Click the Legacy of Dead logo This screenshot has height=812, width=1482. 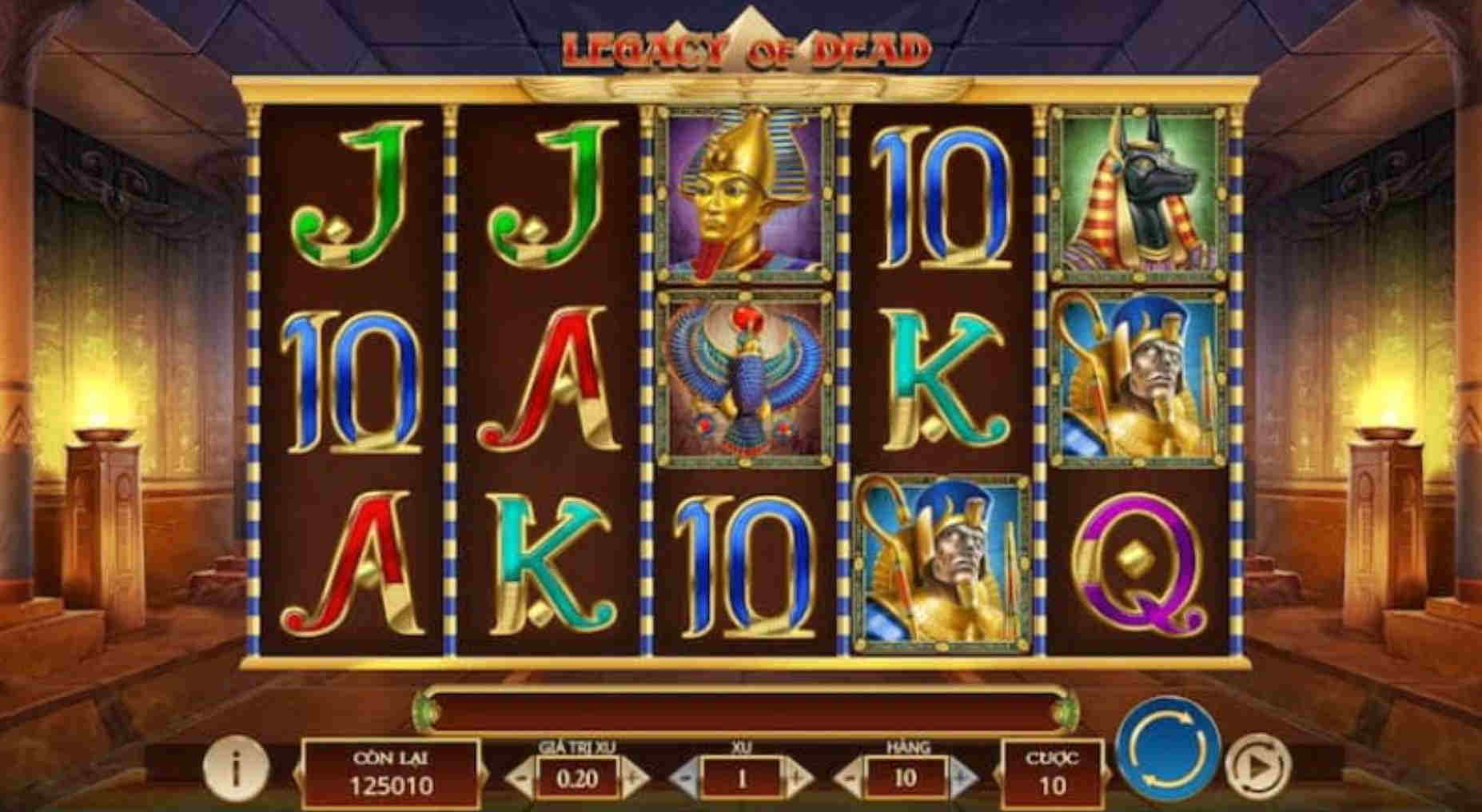click(x=742, y=46)
